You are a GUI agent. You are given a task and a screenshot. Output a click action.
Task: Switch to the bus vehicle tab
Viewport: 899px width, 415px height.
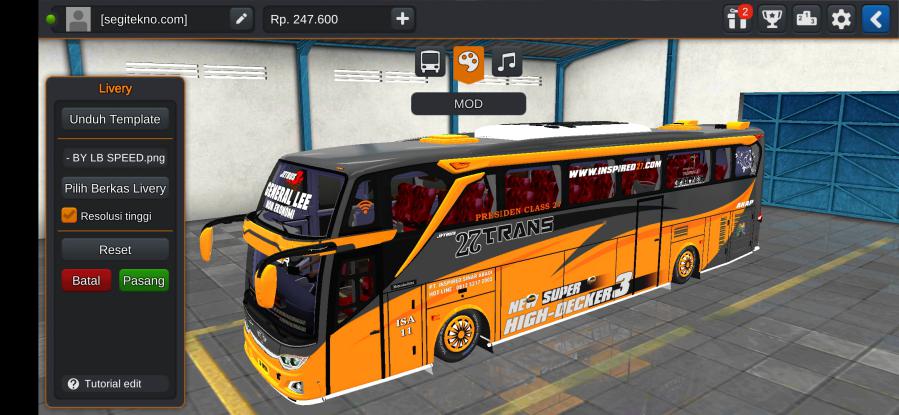(430, 62)
